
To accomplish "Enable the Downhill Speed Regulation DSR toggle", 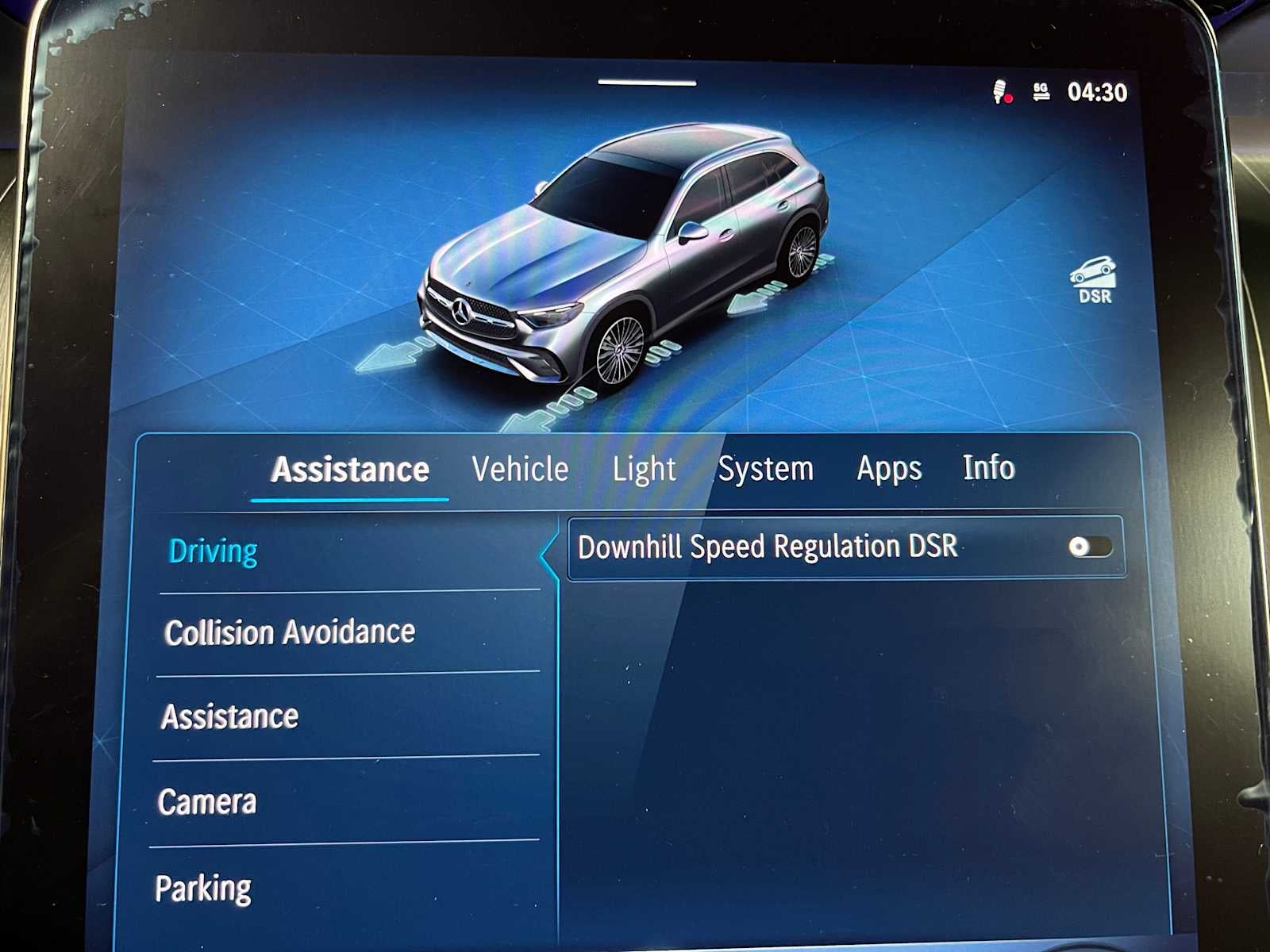I will point(1092,547).
